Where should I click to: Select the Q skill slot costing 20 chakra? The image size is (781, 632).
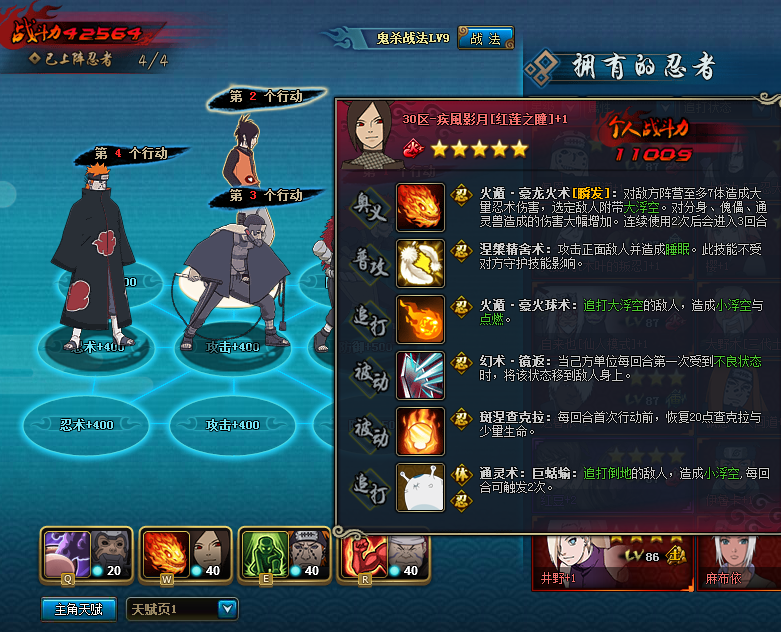tap(85, 553)
